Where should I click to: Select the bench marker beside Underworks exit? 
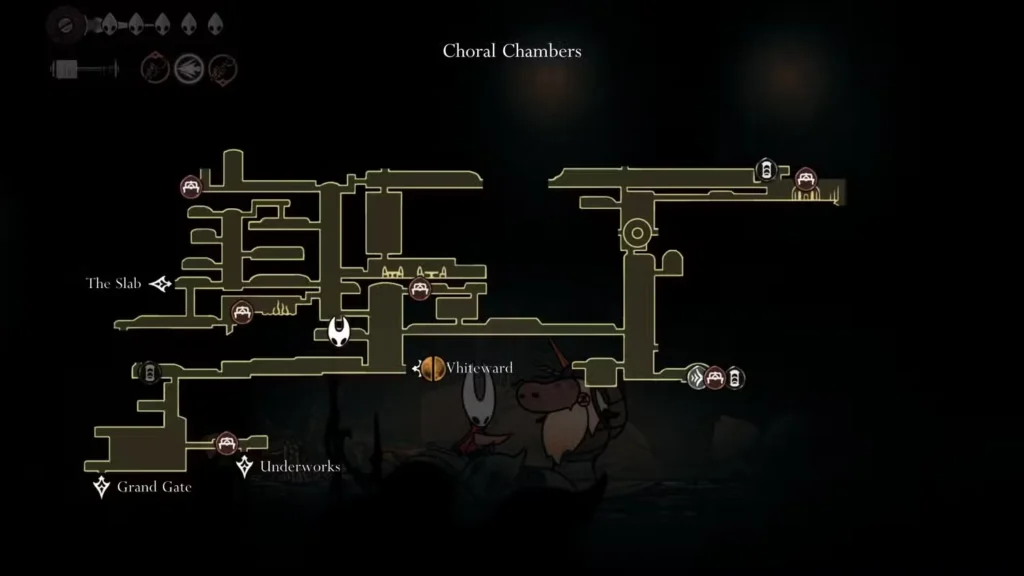pos(226,443)
